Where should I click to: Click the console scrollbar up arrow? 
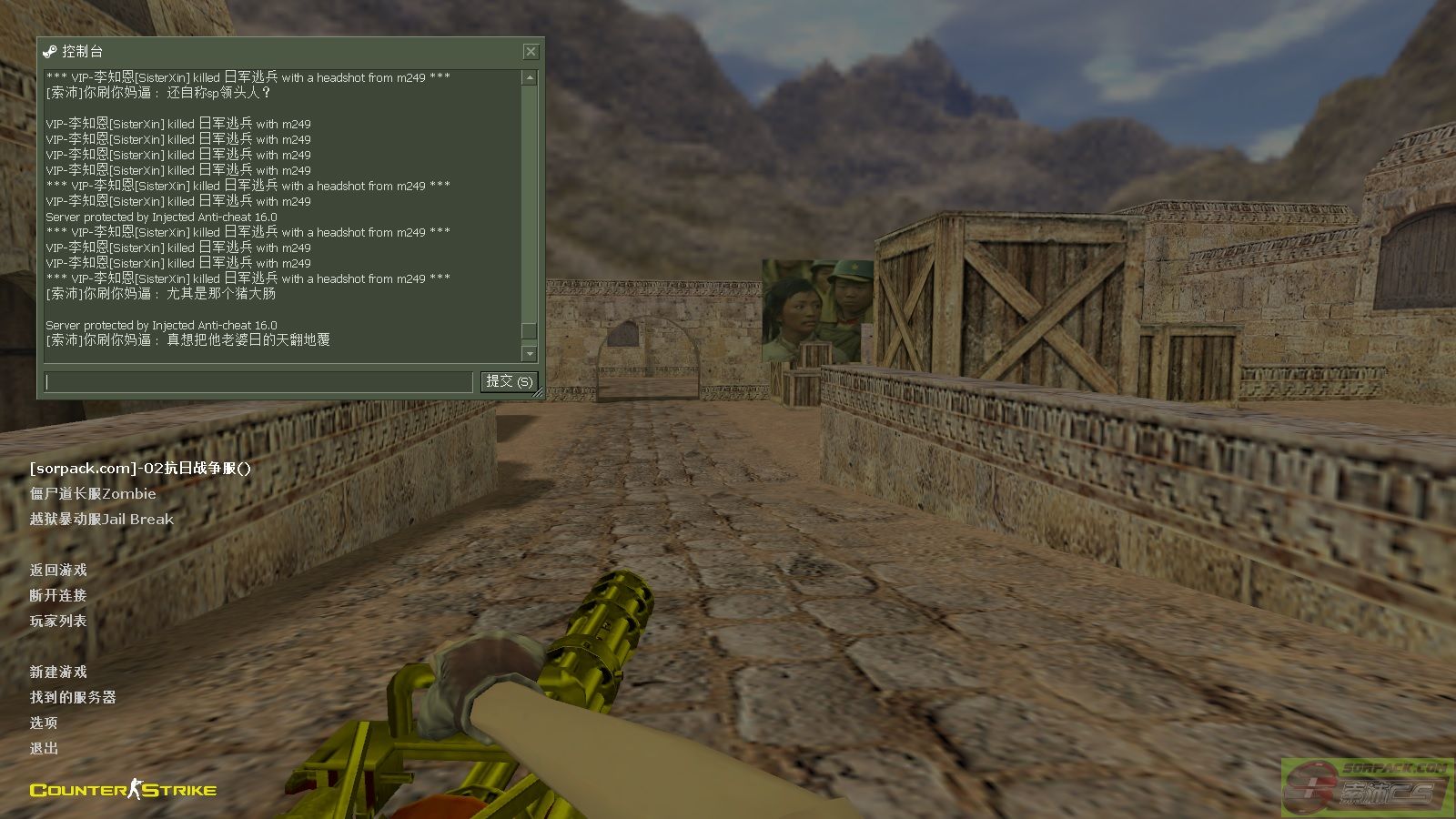(x=530, y=78)
